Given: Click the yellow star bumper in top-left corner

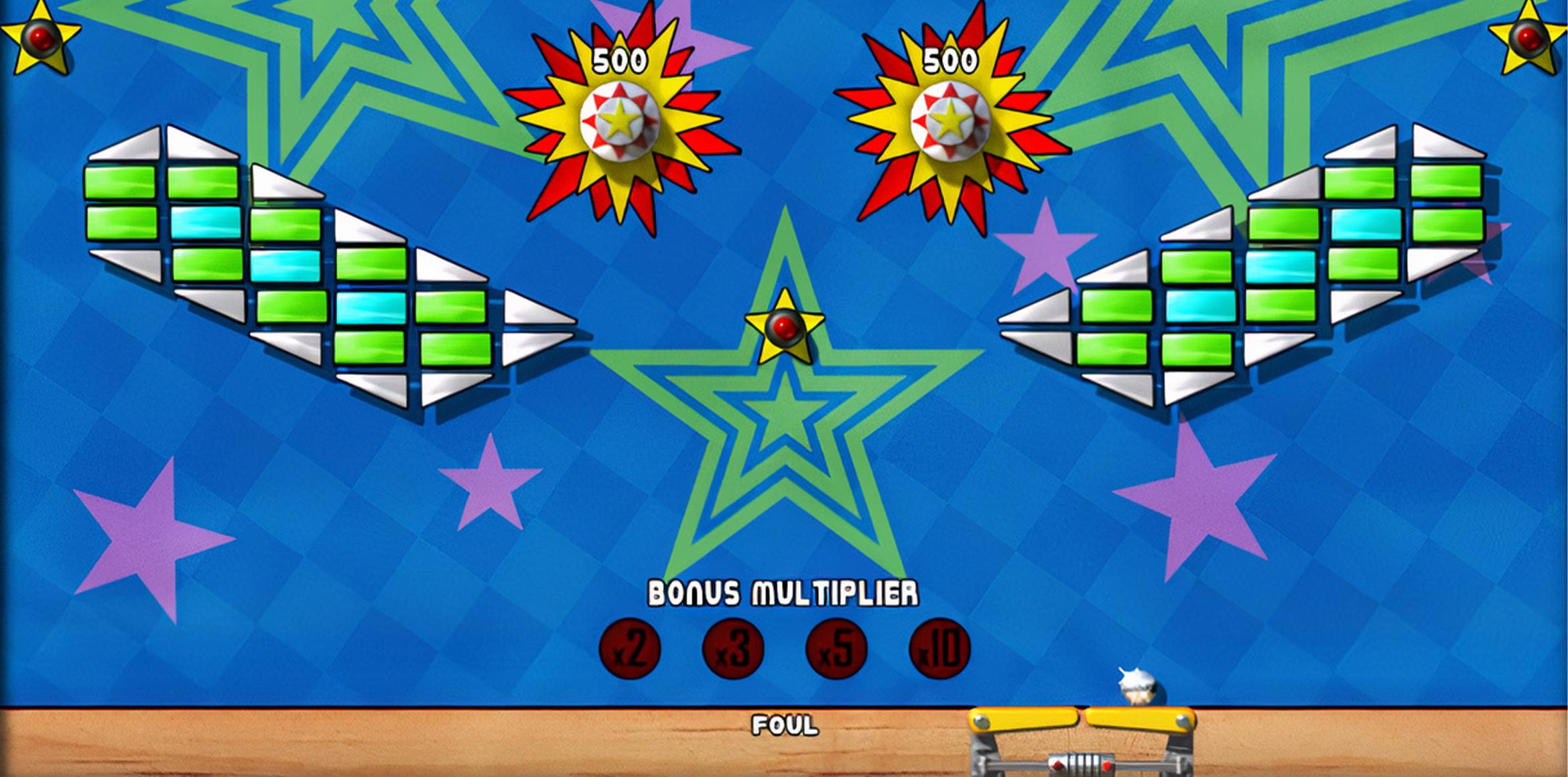Looking at the screenshot, I should (x=40, y=40).
